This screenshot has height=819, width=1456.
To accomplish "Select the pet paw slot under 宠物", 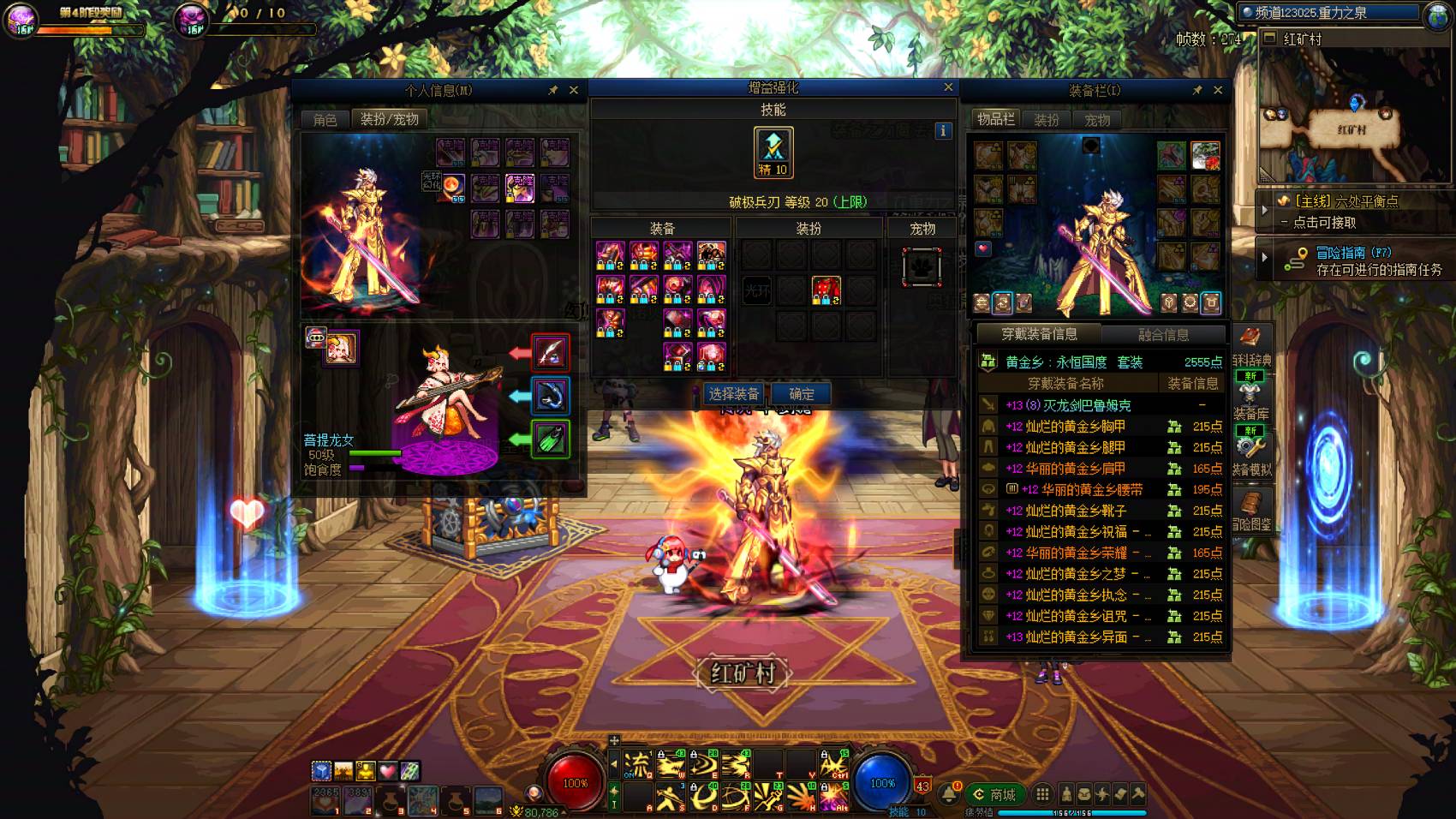I will click(922, 267).
